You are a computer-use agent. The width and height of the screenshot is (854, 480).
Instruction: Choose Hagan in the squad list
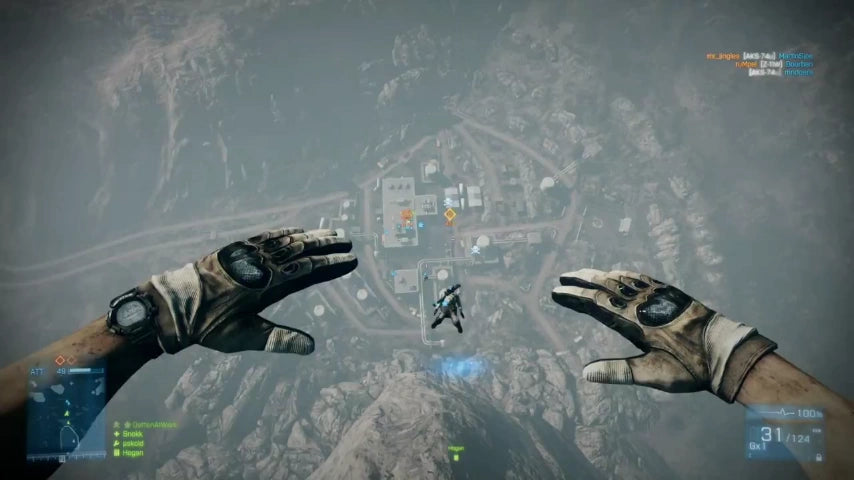click(x=133, y=452)
